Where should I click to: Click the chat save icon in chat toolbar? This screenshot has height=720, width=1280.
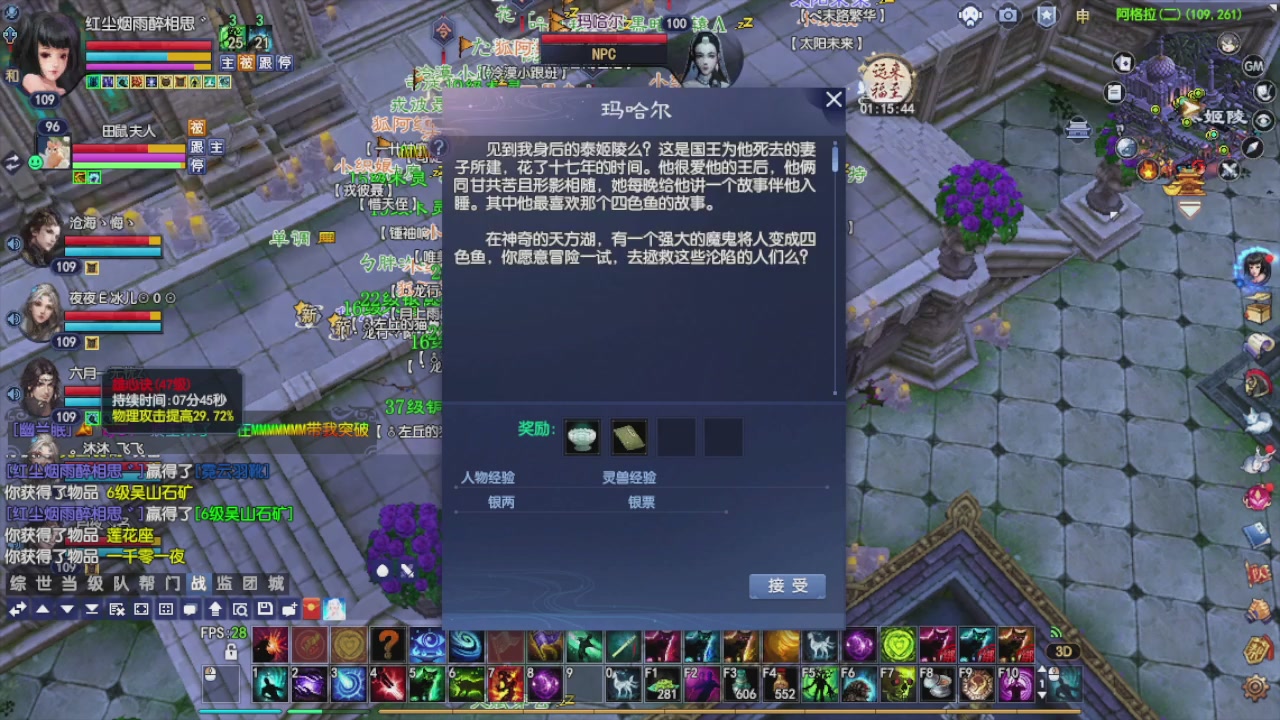266,609
